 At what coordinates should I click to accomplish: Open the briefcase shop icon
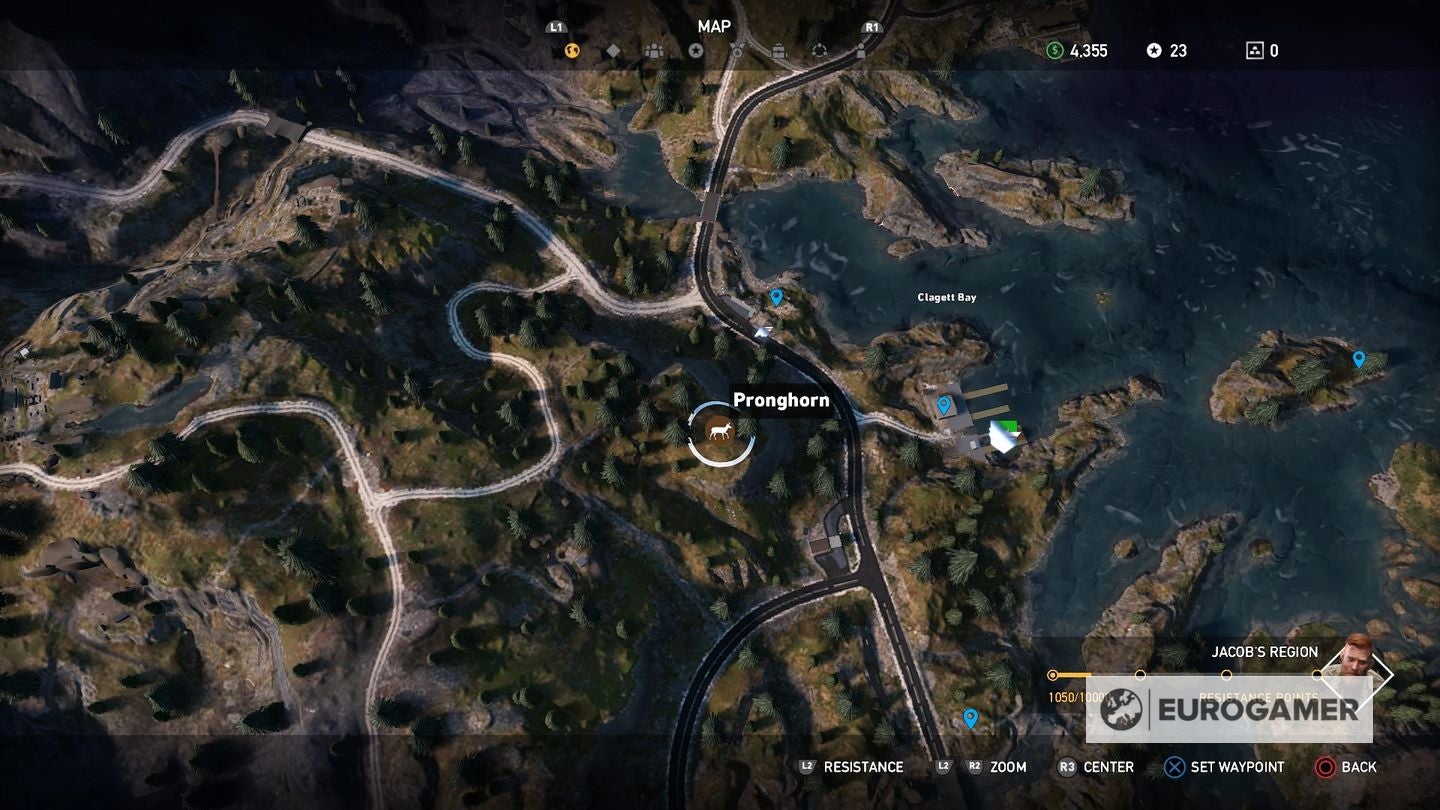coord(778,50)
